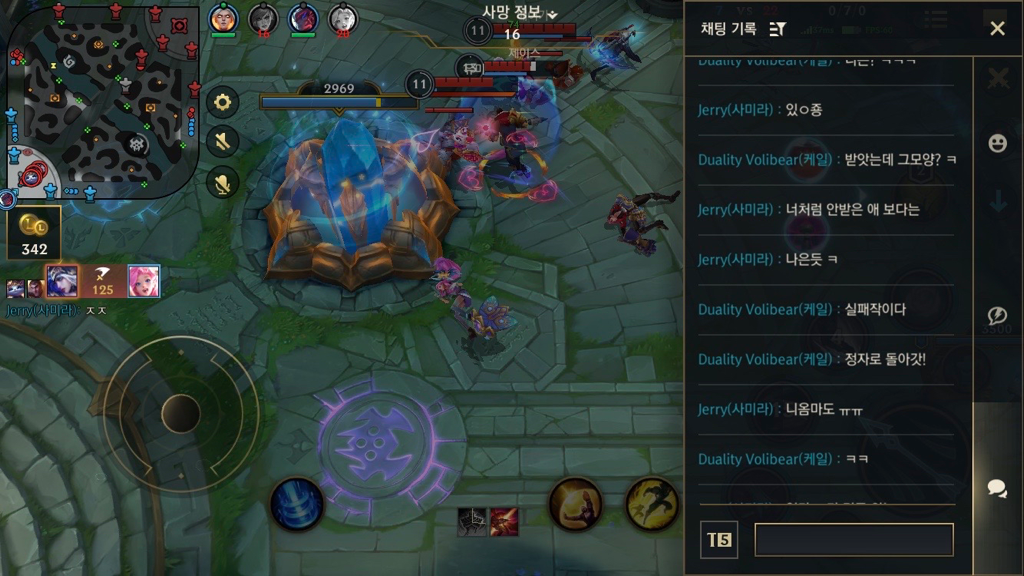Tap the recommended item costing 125 gold
The height and width of the screenshot is (576, 1024).
coord(102,281)
